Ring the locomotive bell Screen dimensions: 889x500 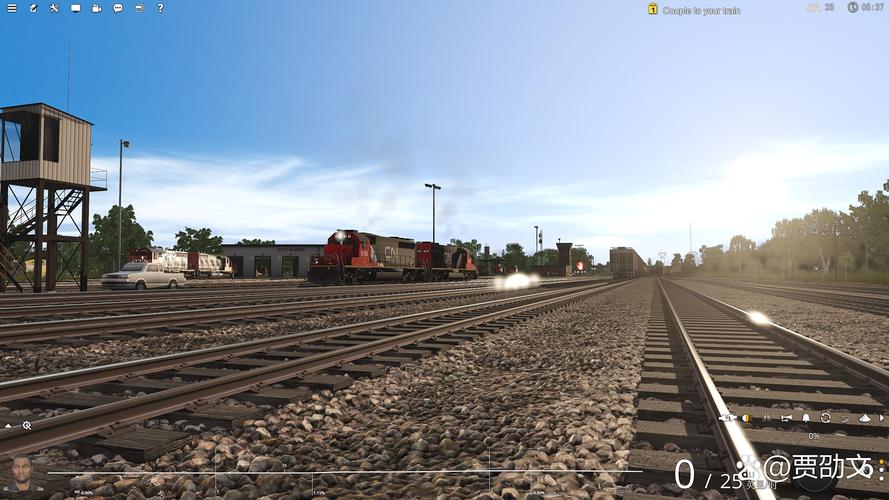pyautogui.click(x=805, y=418)
